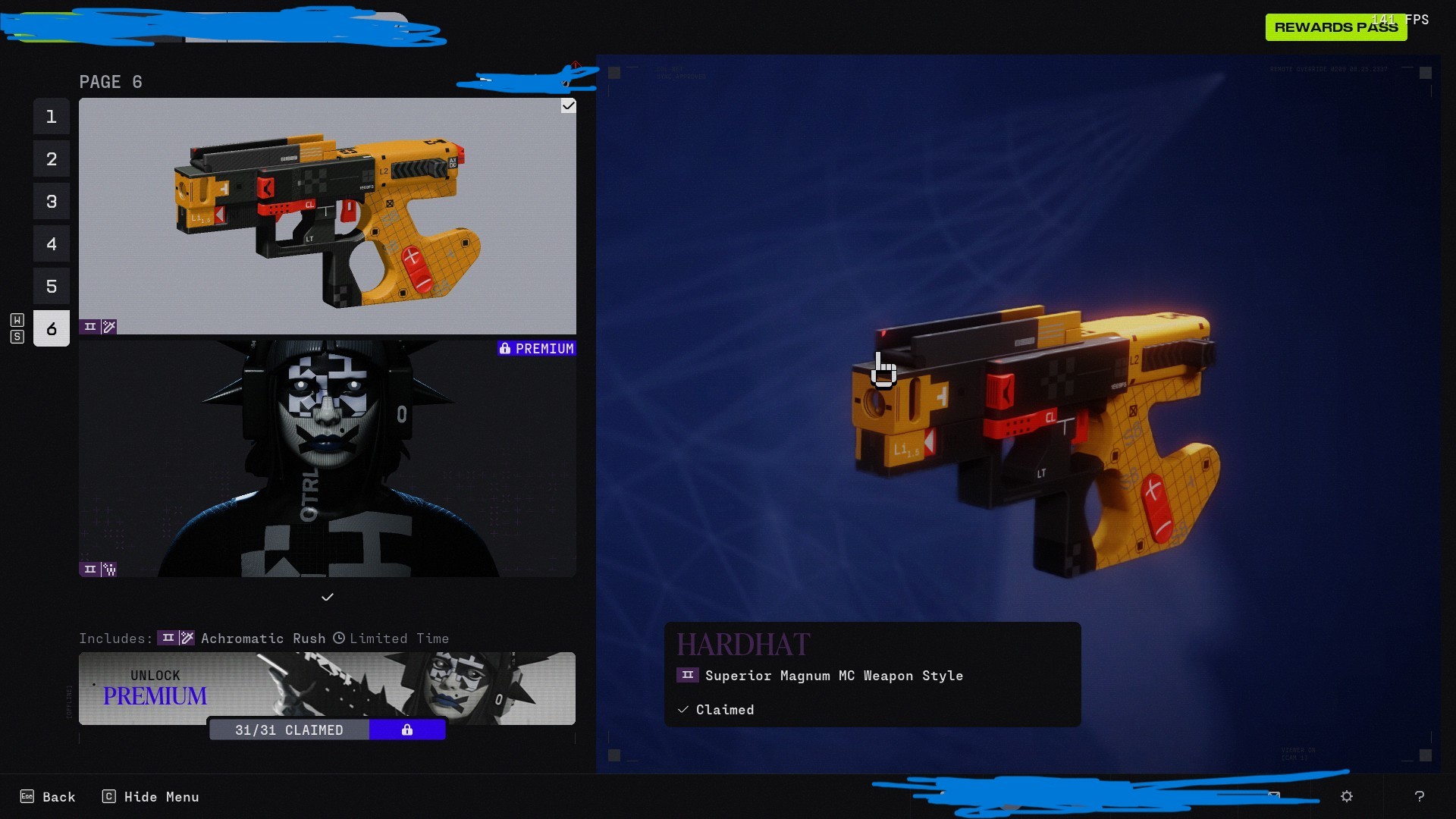View the locked Premium character skin reward
Screen dimensions: 1456x819
click(327, 459)
